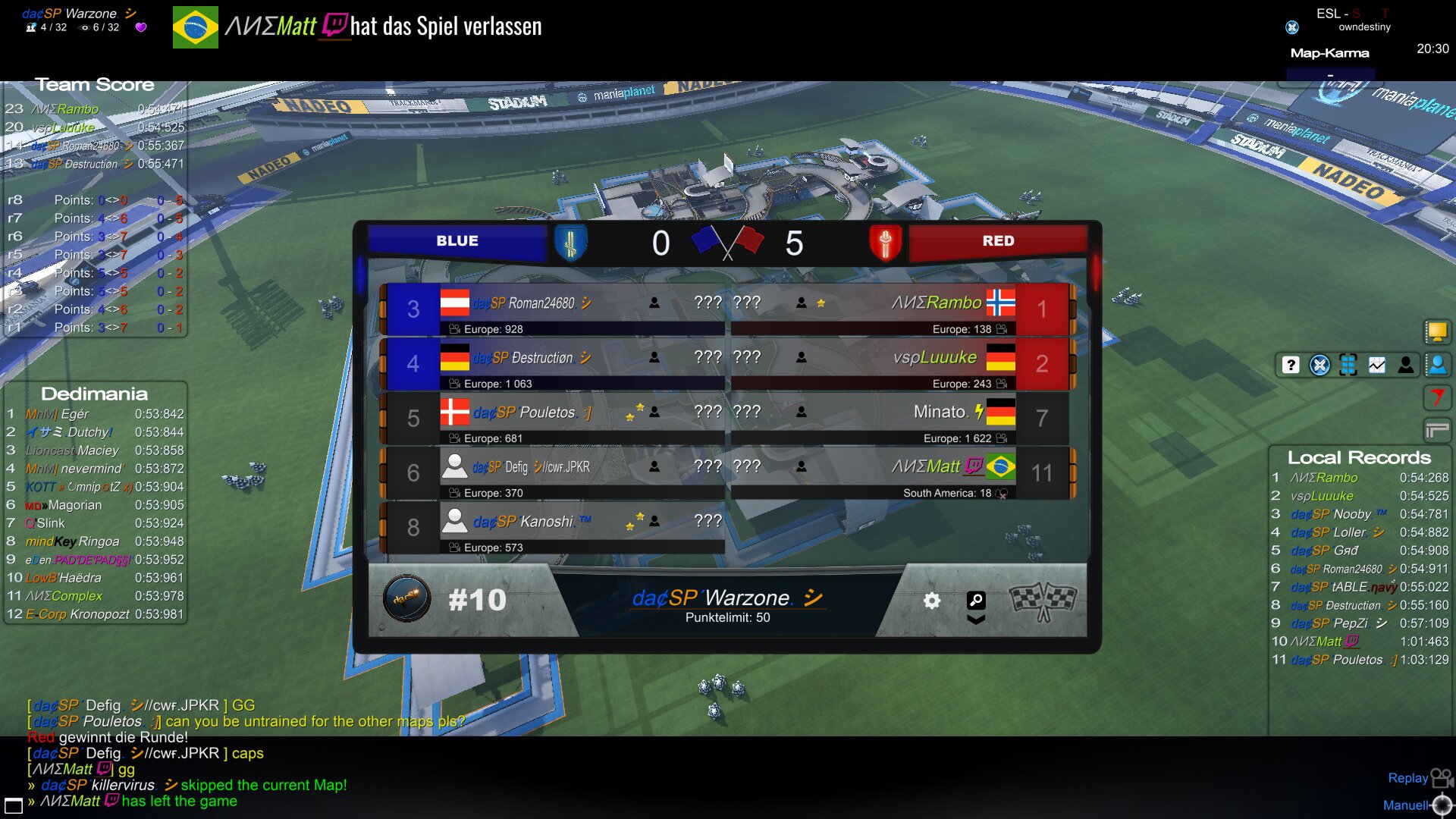Click the black player silhouette icon

[x=1406, y=365]
